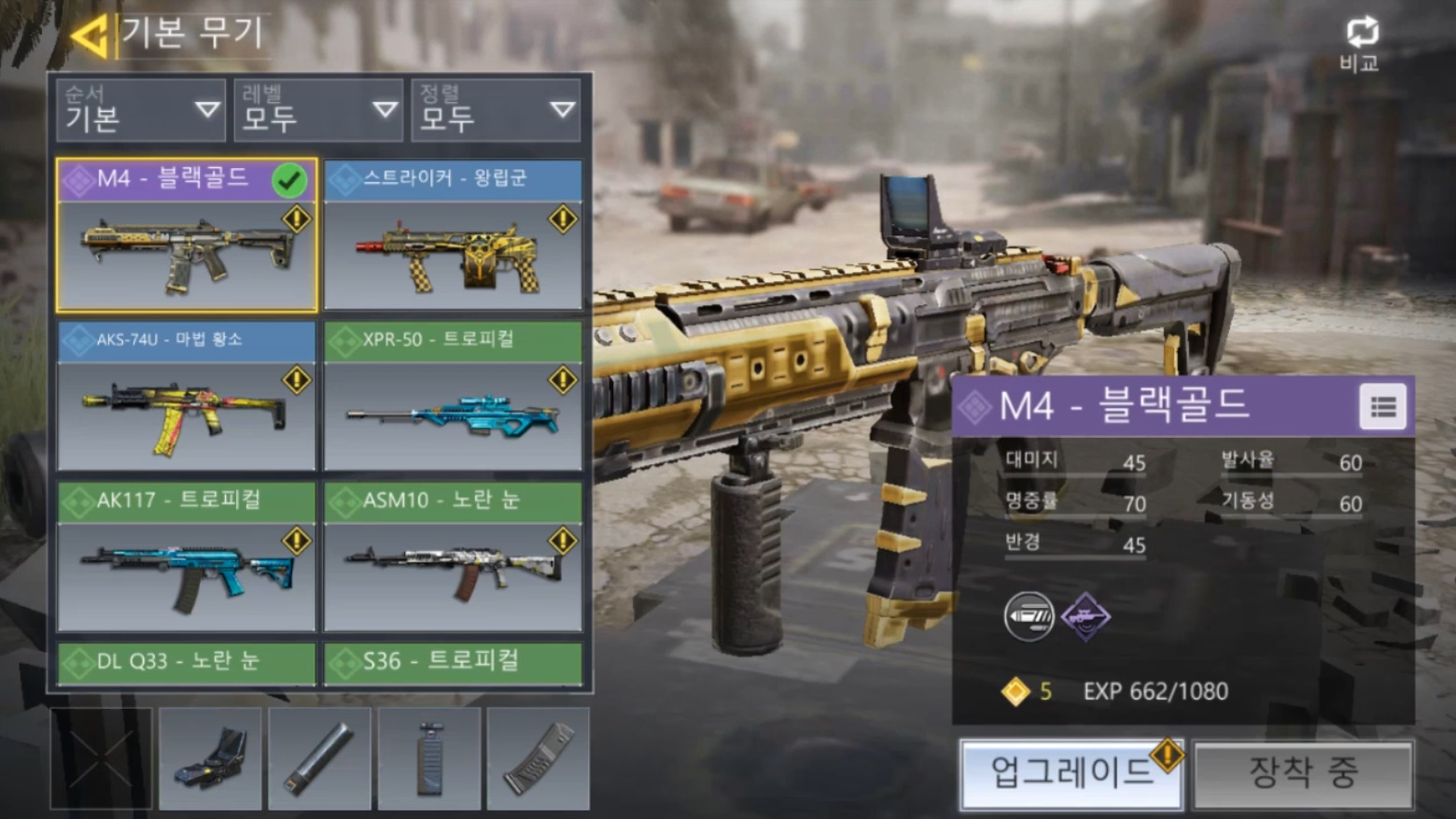Open the 정렬 filter dropdown
Screen dimensions: 1456x819
click(496, 110)
